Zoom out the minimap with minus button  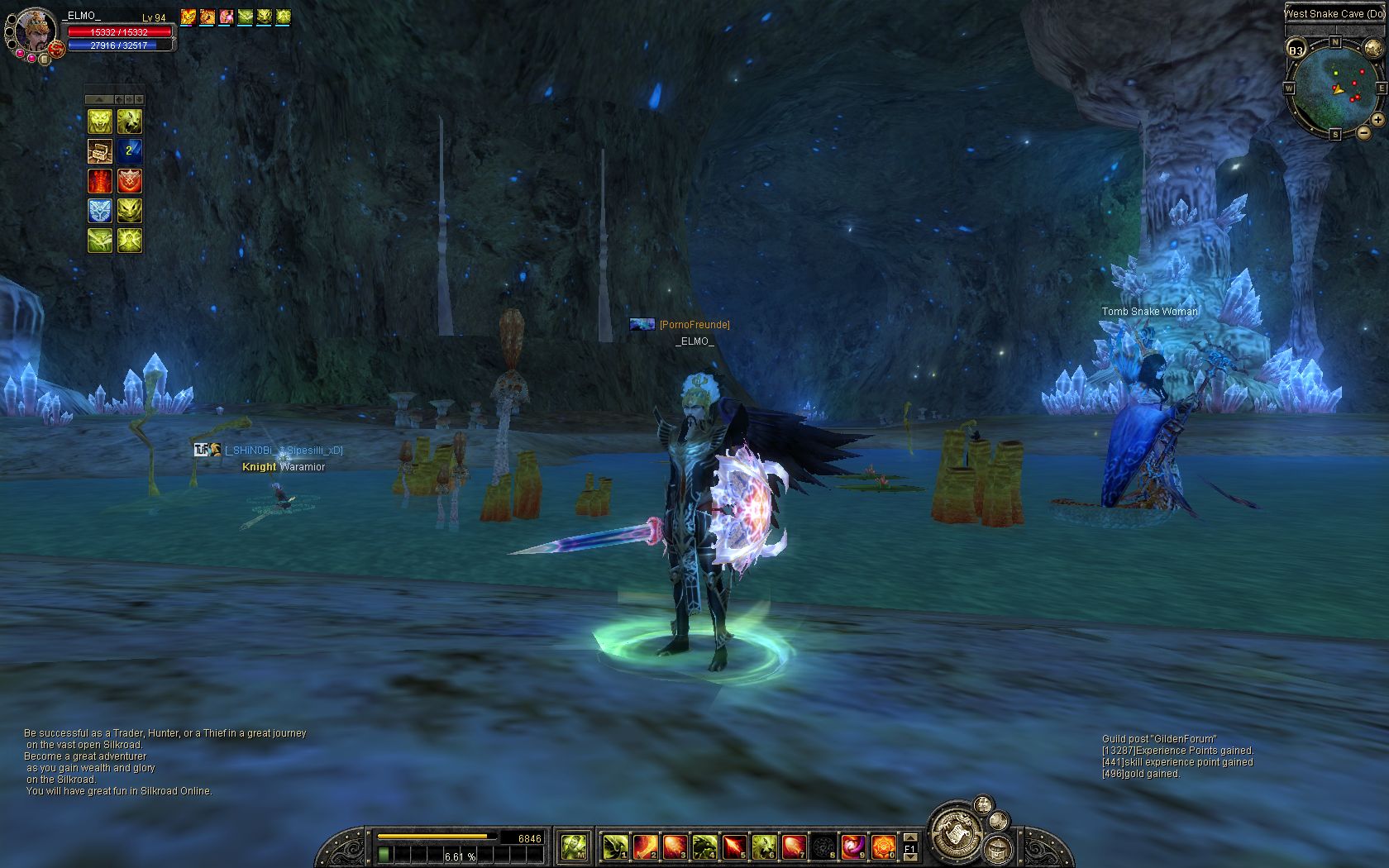point(1363,132)
